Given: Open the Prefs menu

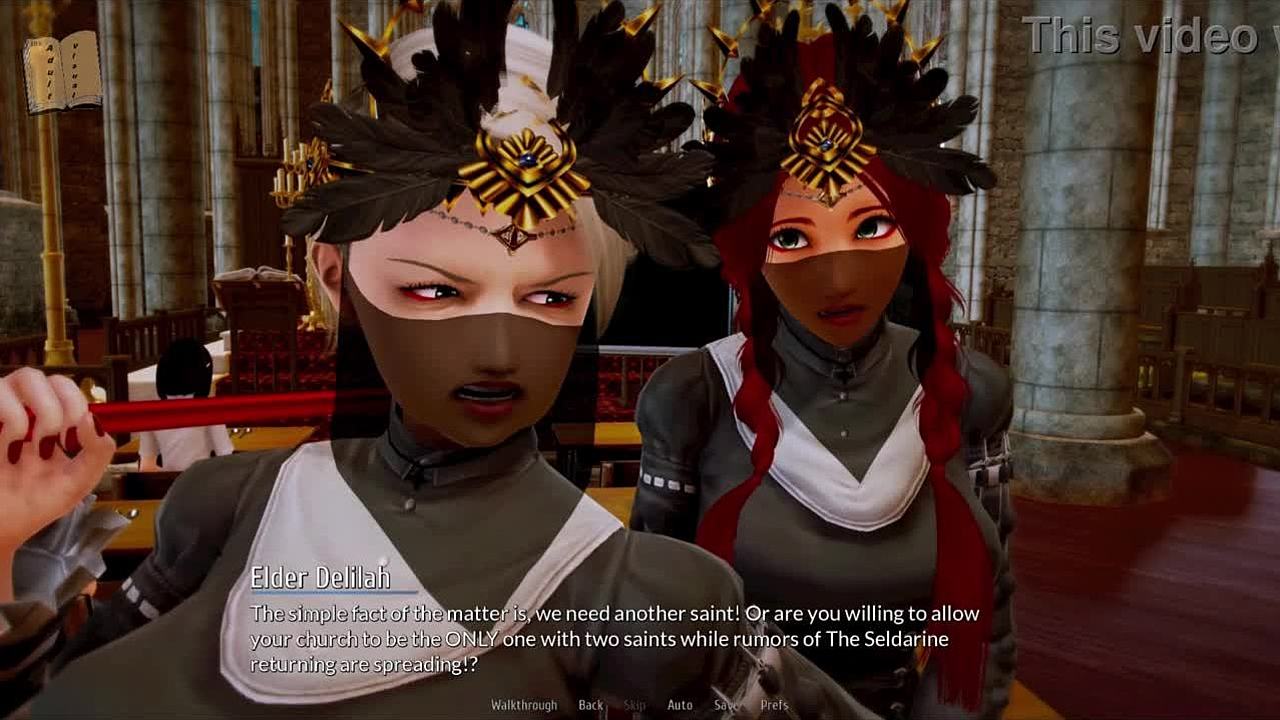Looking at the screenshot, I should tap(774, 705).
